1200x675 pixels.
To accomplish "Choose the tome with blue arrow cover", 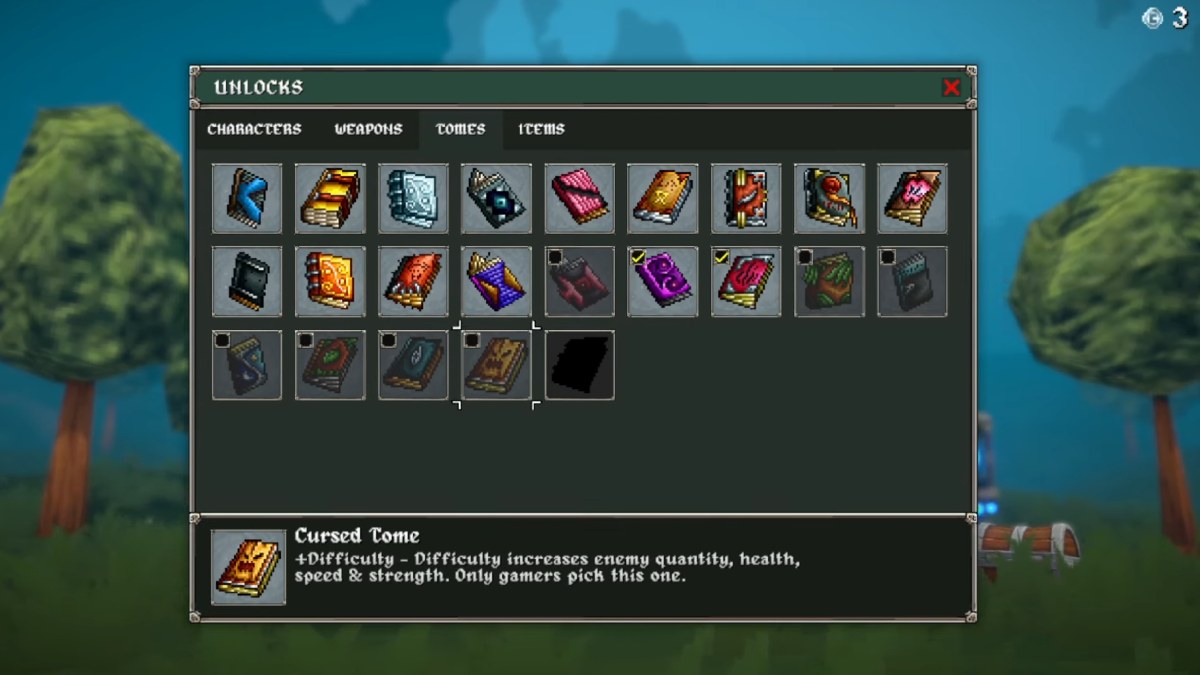I will tap(247, 198).
